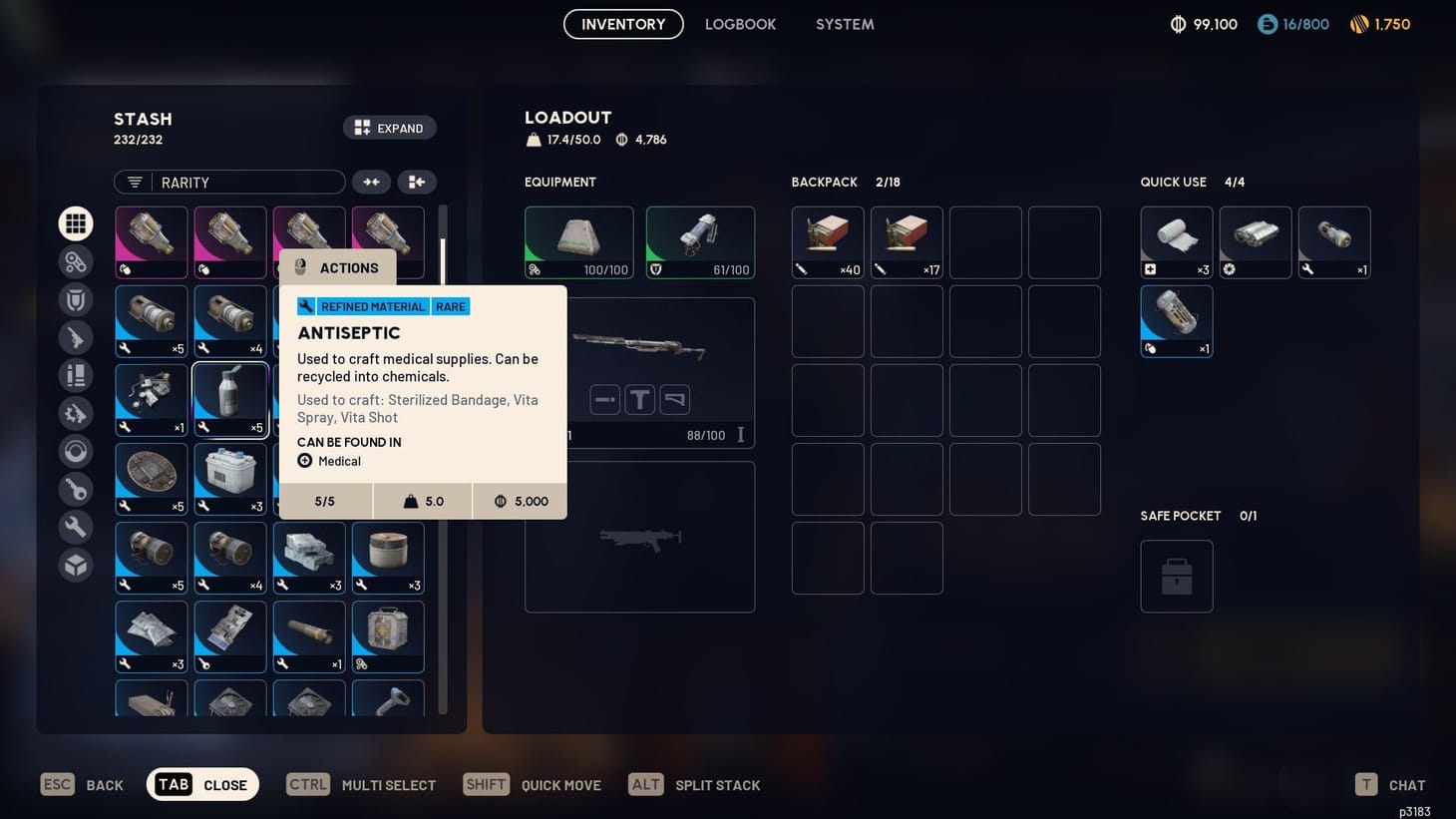Select the wrench materials filter icon

tap(76, 527)
